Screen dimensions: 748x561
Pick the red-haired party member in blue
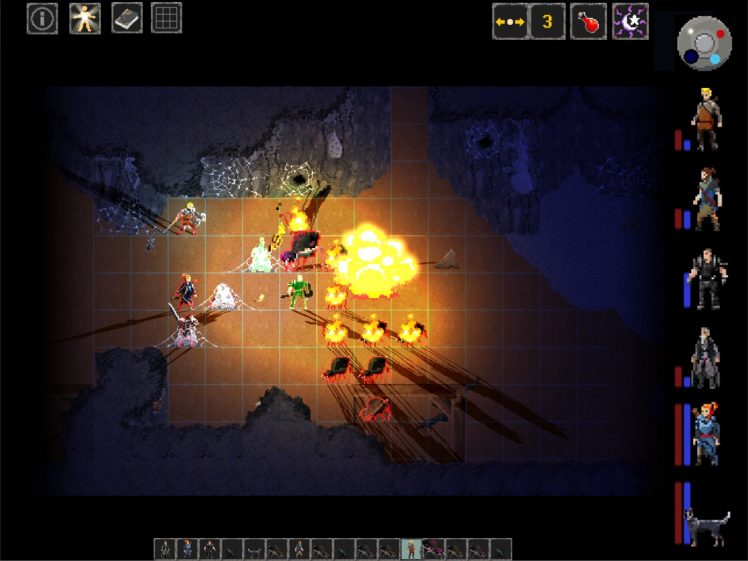click(x=707, y=436)
